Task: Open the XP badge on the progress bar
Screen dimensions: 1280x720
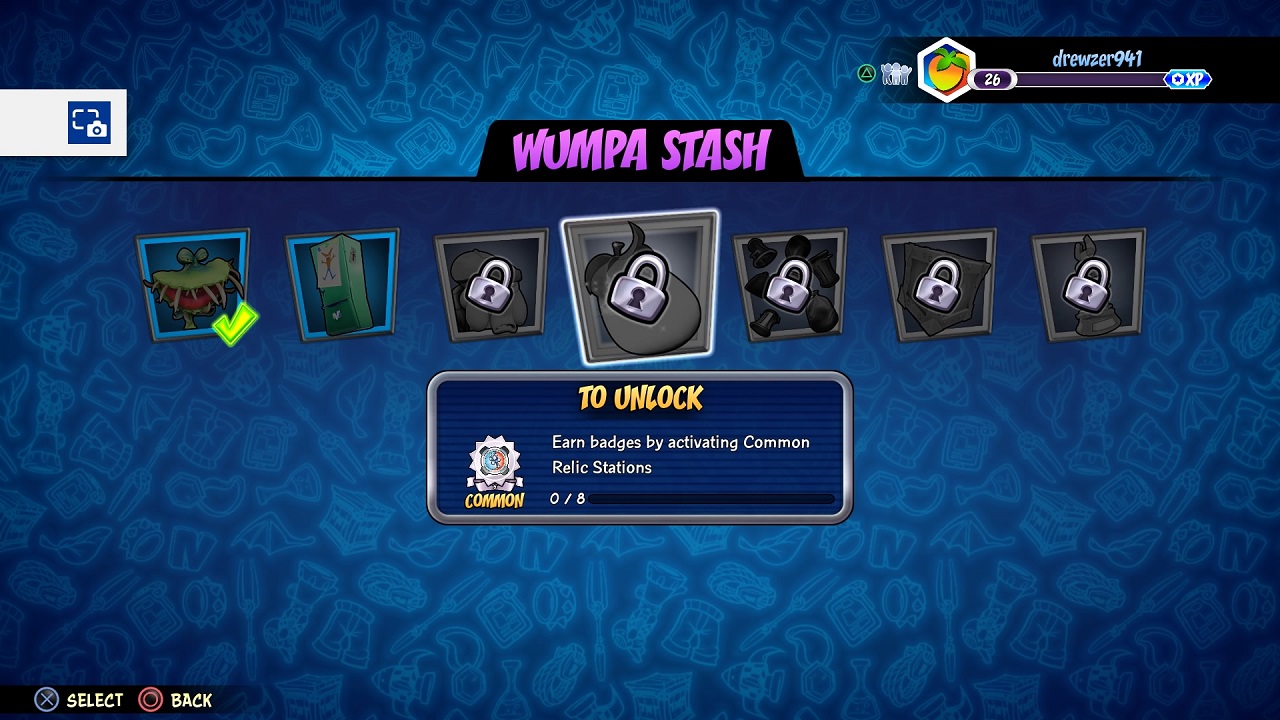Action: coord(1188,79)
